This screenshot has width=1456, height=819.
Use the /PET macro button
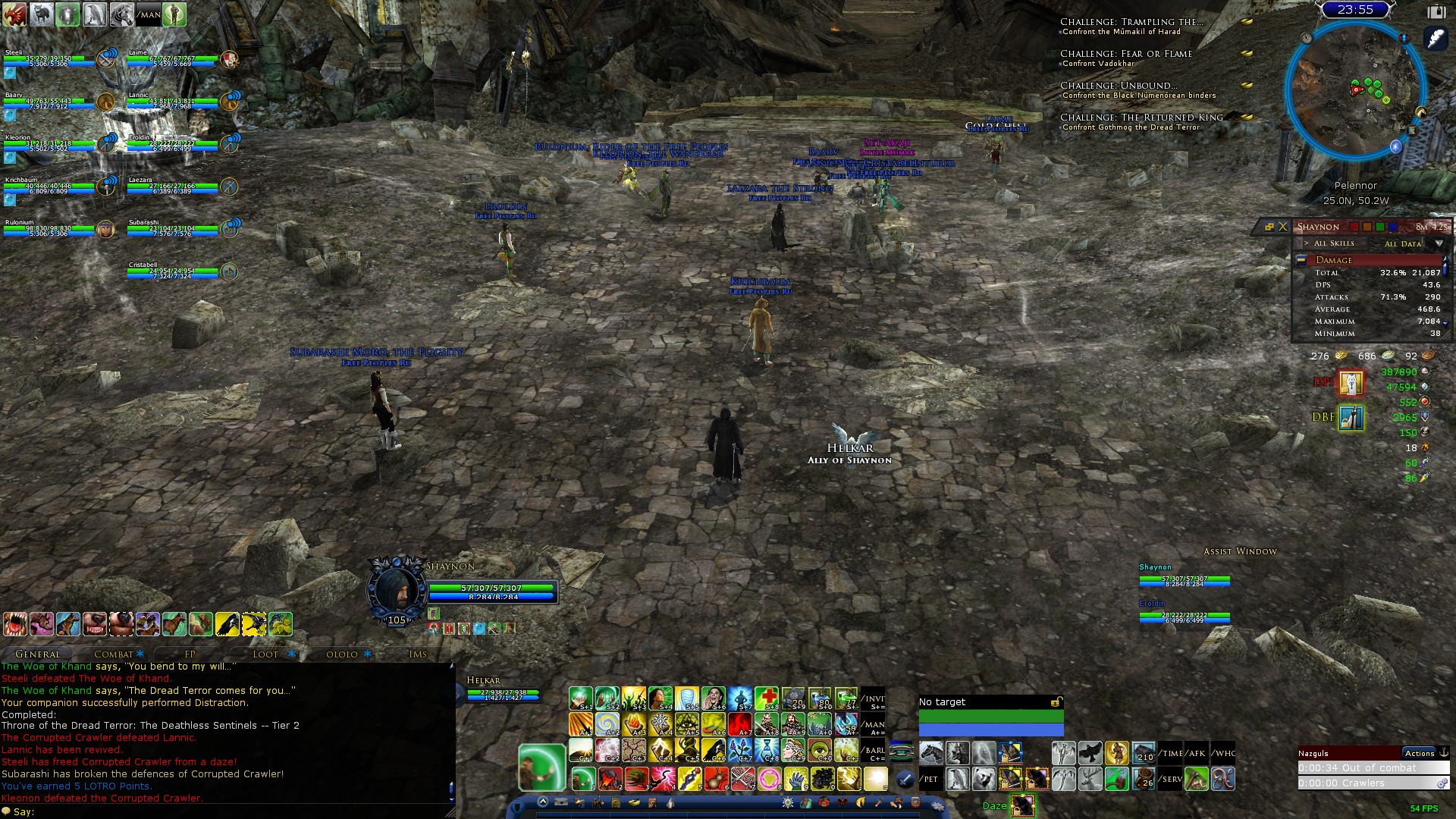coord(930,779)
